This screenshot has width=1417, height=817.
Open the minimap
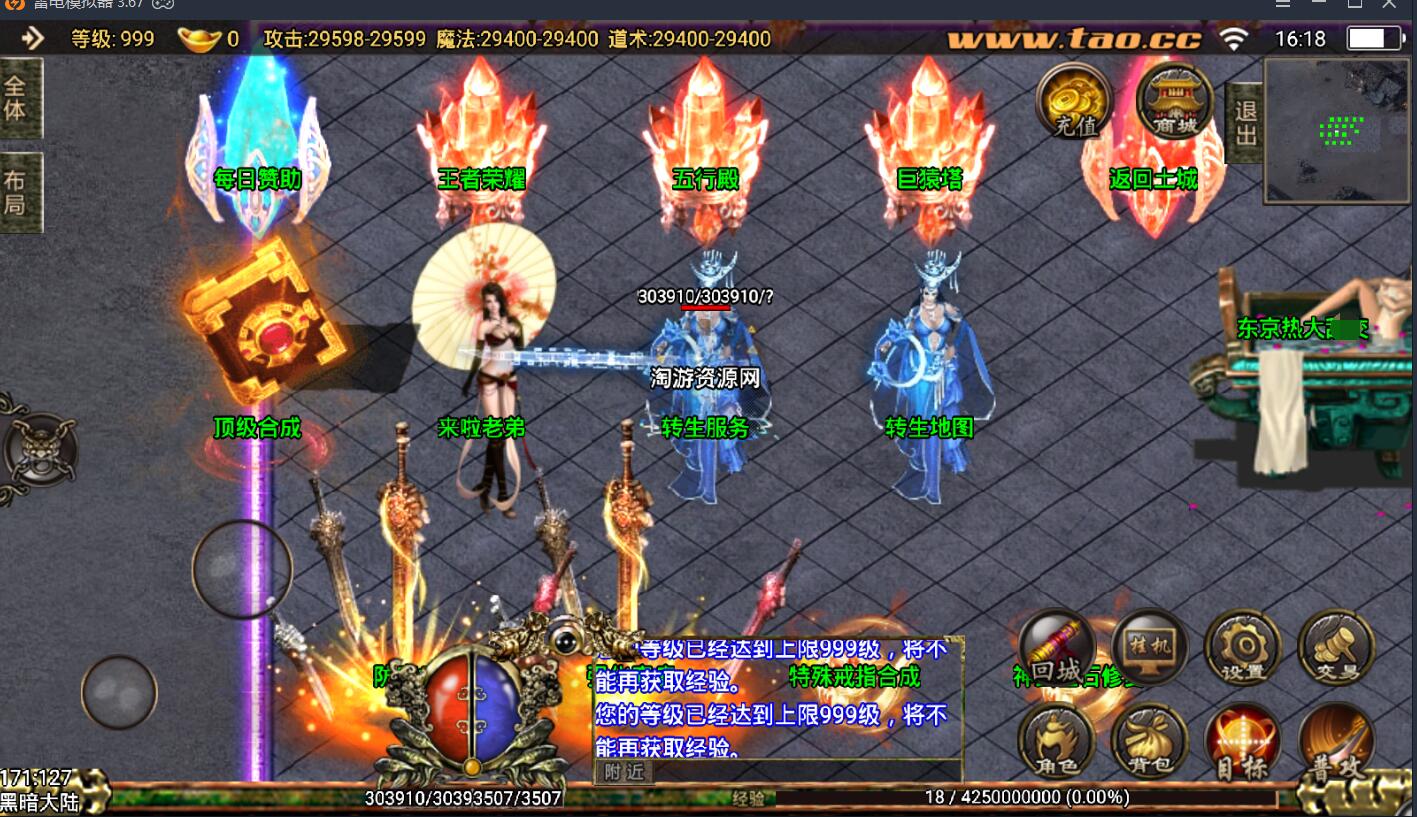click(1338, 130)
